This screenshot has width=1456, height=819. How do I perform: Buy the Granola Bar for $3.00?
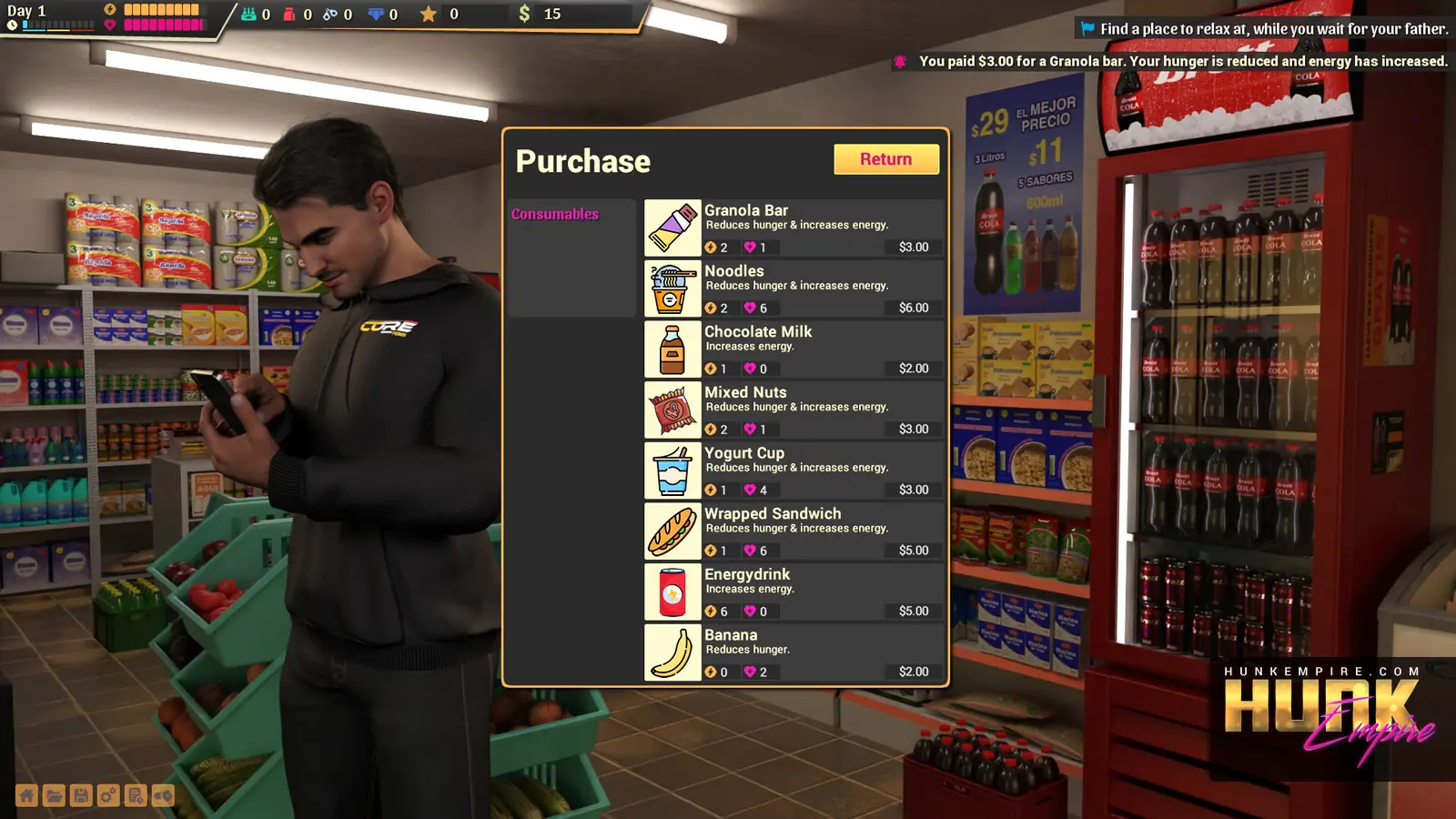click(793, 227)
